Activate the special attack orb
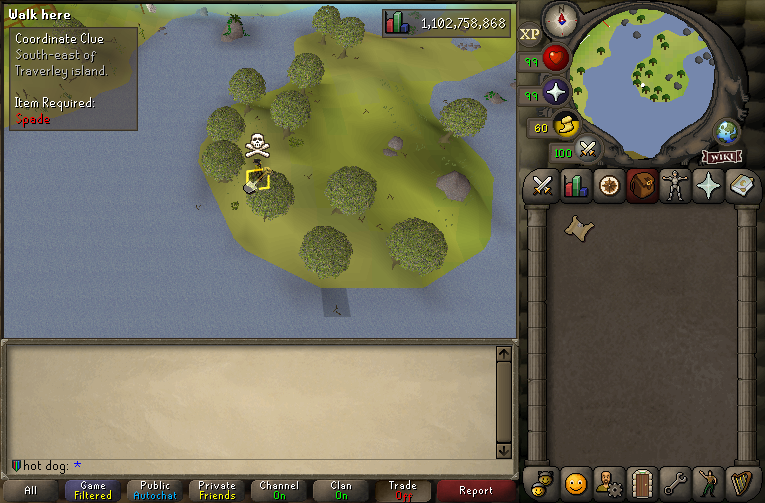Screen dimensions: 765x503 pos(588,151)
